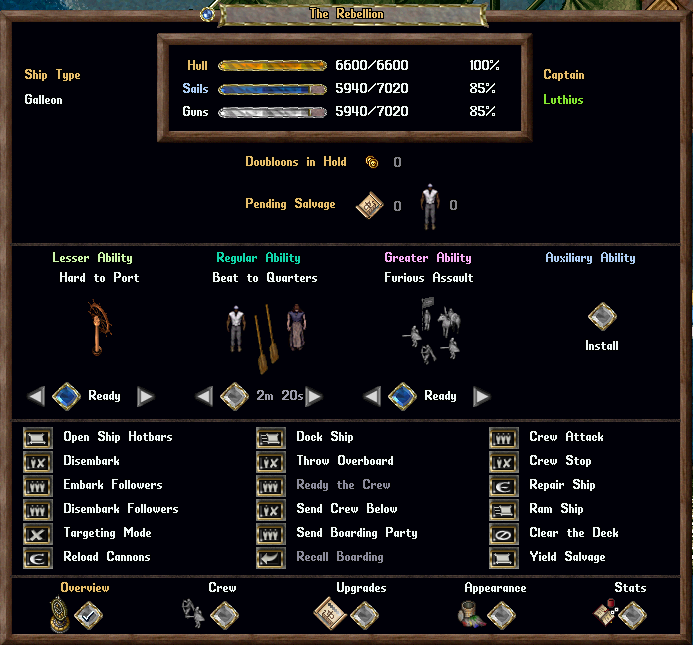Send Boarding Party now

pos(271,533)
